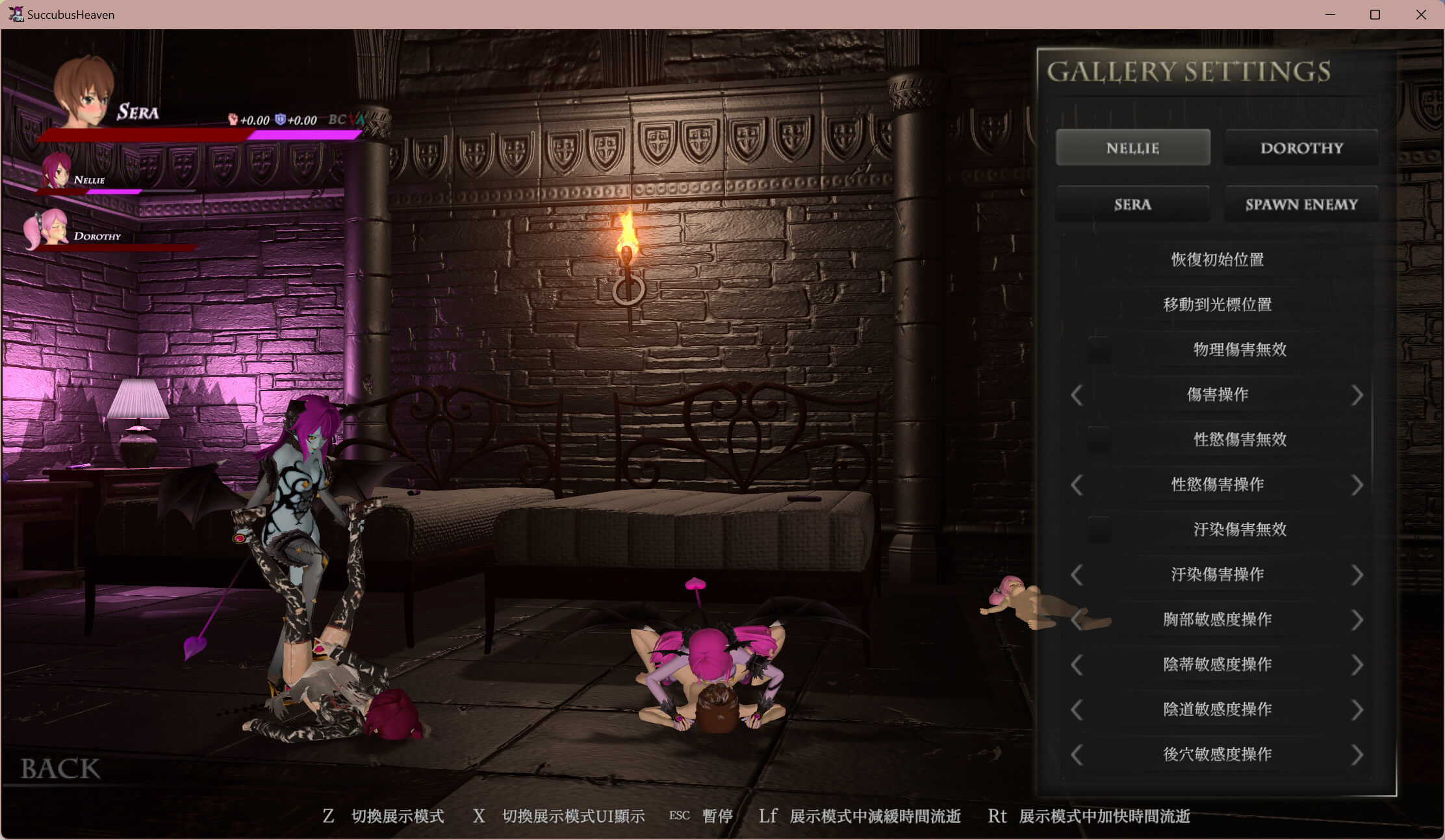This screenshot has height=840, width=1445.
Task: Click 恢復初始位置 to reset position
Action: (1217, 260)
